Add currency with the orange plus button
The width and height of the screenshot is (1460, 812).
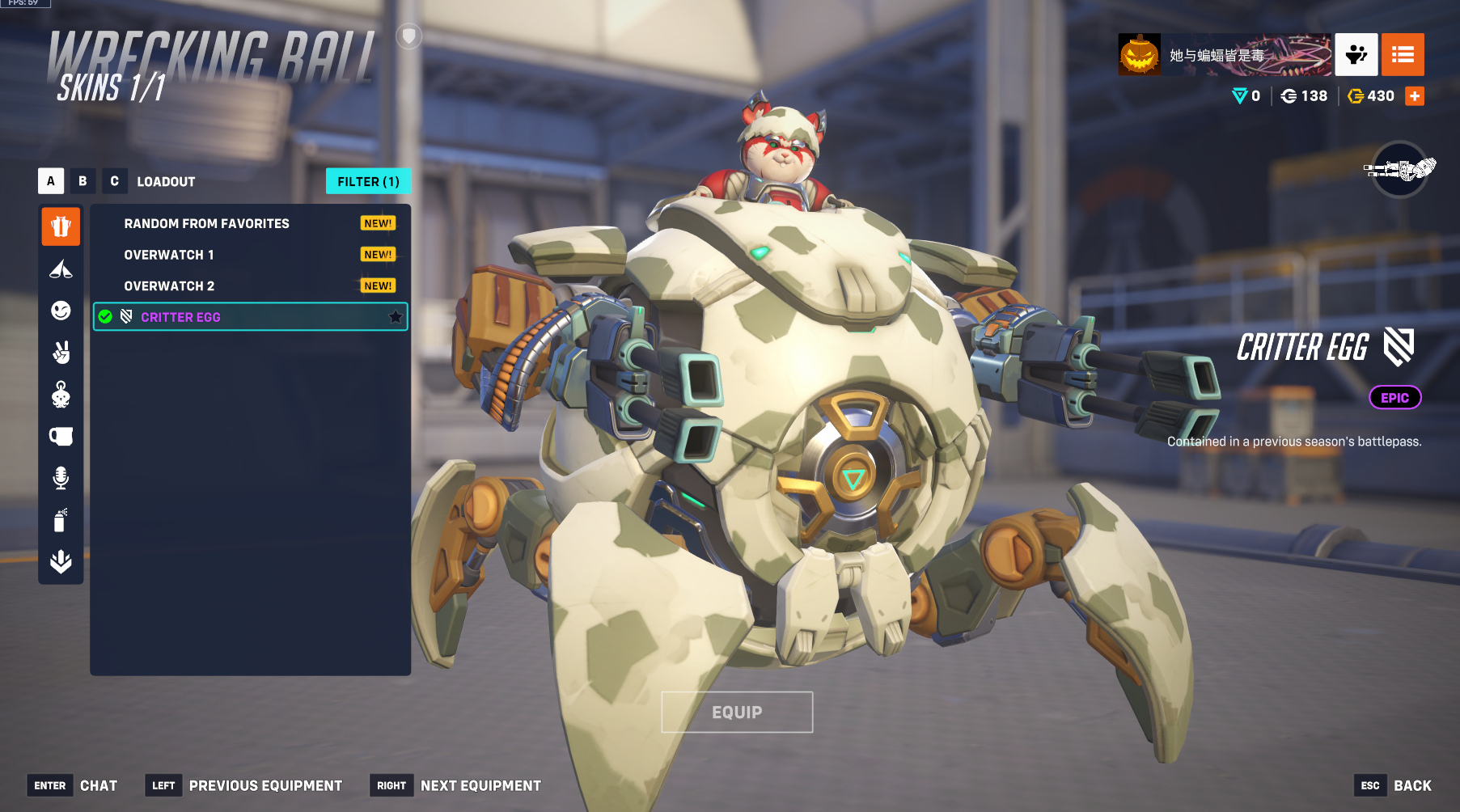click(1415, 96)
